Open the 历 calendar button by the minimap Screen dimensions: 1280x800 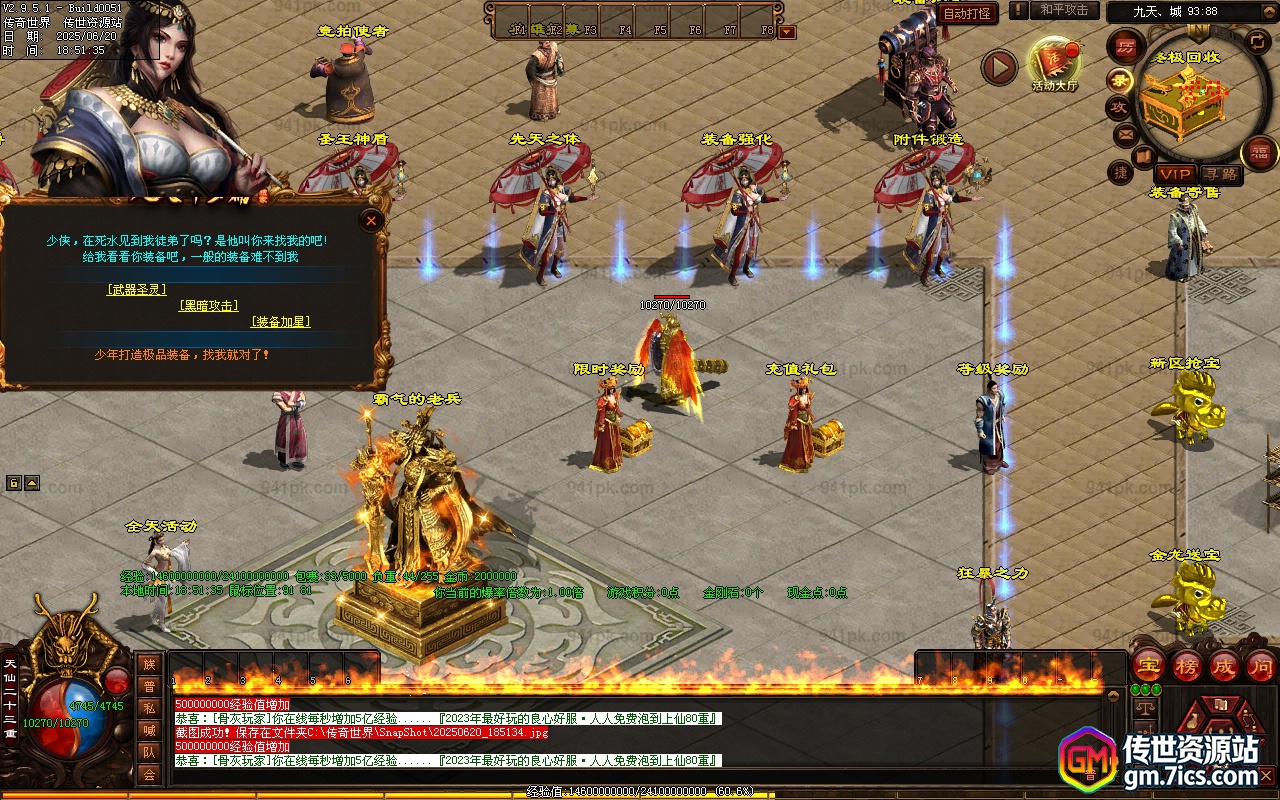click(1126, 46)
